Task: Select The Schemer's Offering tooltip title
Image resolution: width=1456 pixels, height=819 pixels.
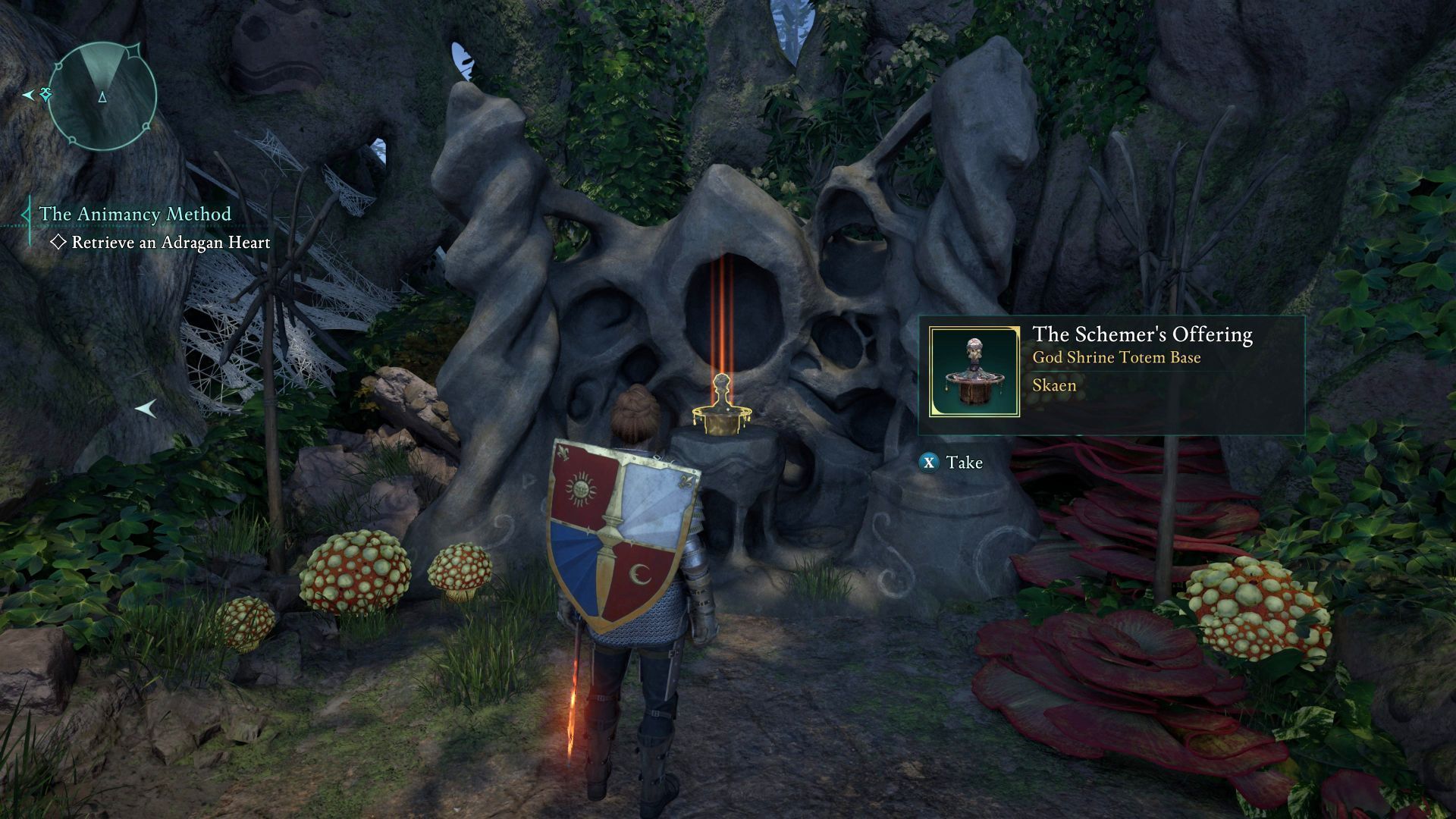Action: pyautogui.click(x=1142, y=334)
